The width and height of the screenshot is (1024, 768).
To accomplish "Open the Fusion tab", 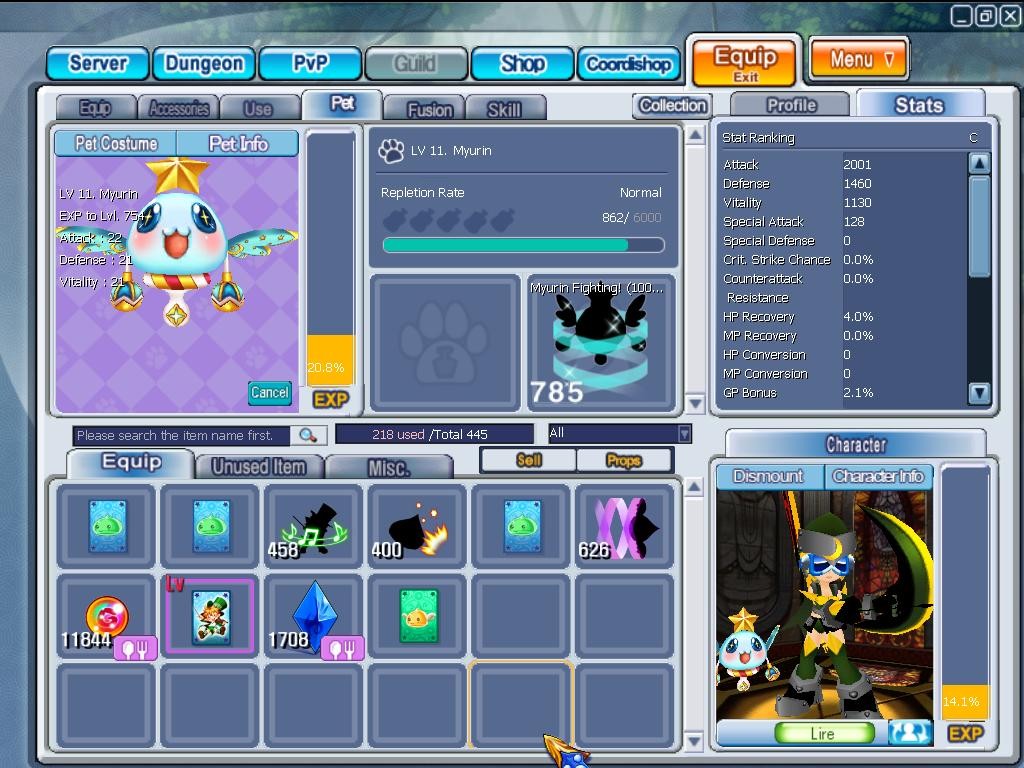I will click(430, 109).
